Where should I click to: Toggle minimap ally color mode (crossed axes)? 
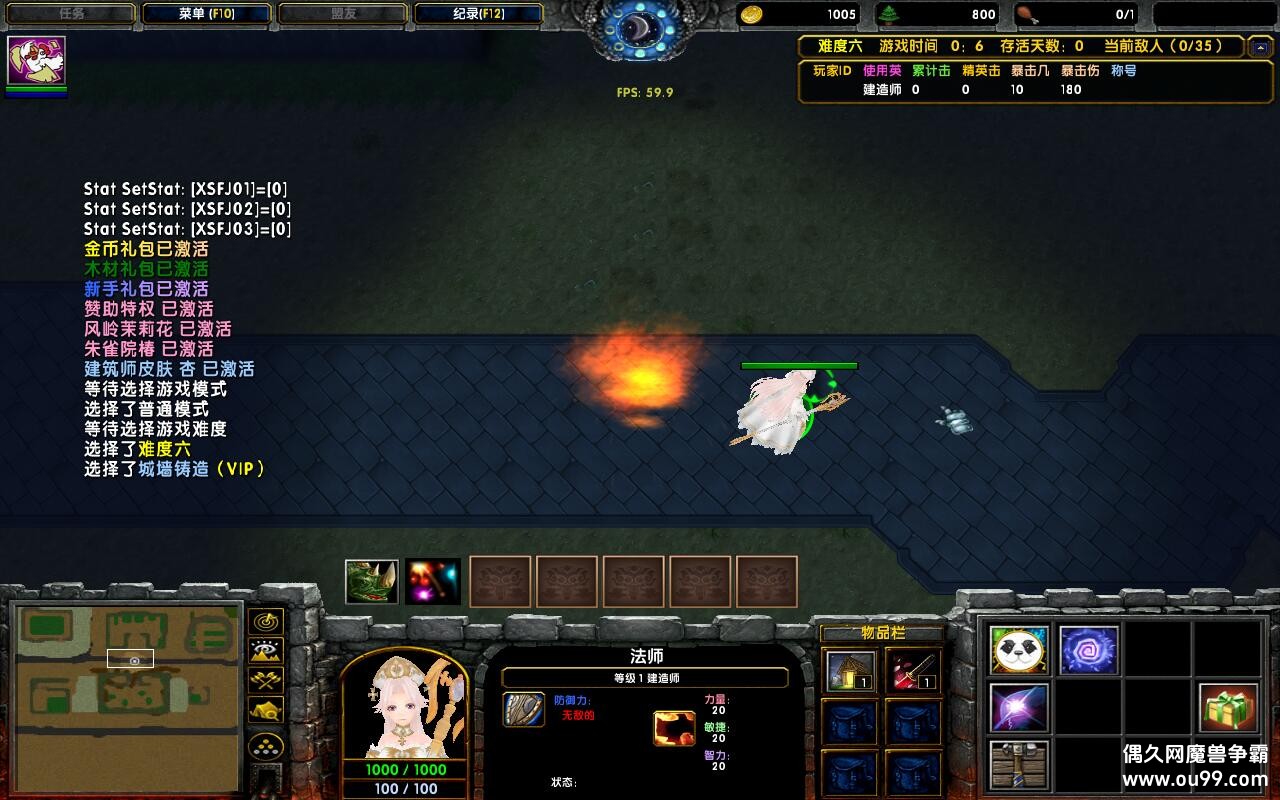[266, 680]
